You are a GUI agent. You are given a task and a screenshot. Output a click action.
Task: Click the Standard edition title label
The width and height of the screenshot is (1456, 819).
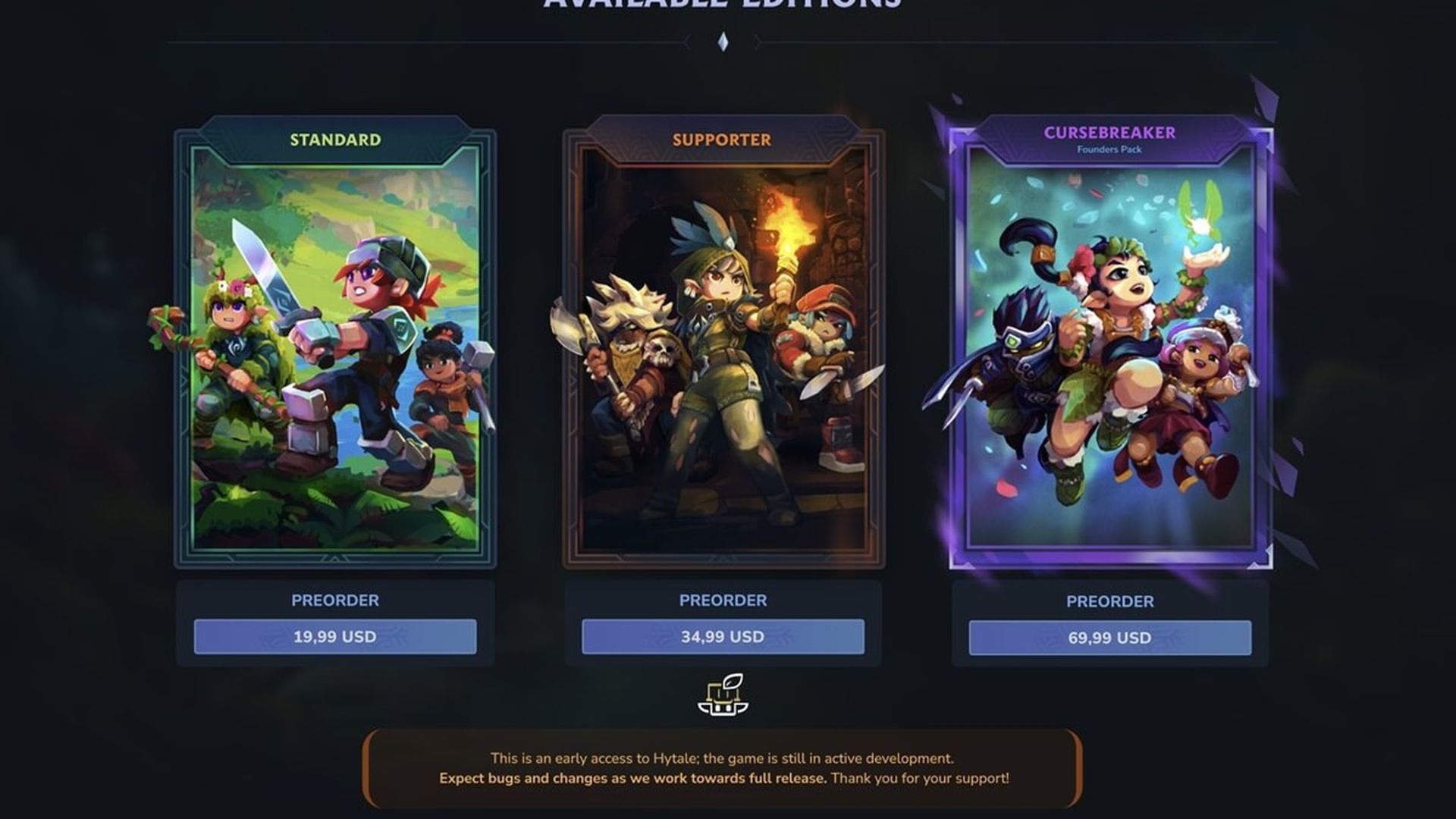point(334,140)
